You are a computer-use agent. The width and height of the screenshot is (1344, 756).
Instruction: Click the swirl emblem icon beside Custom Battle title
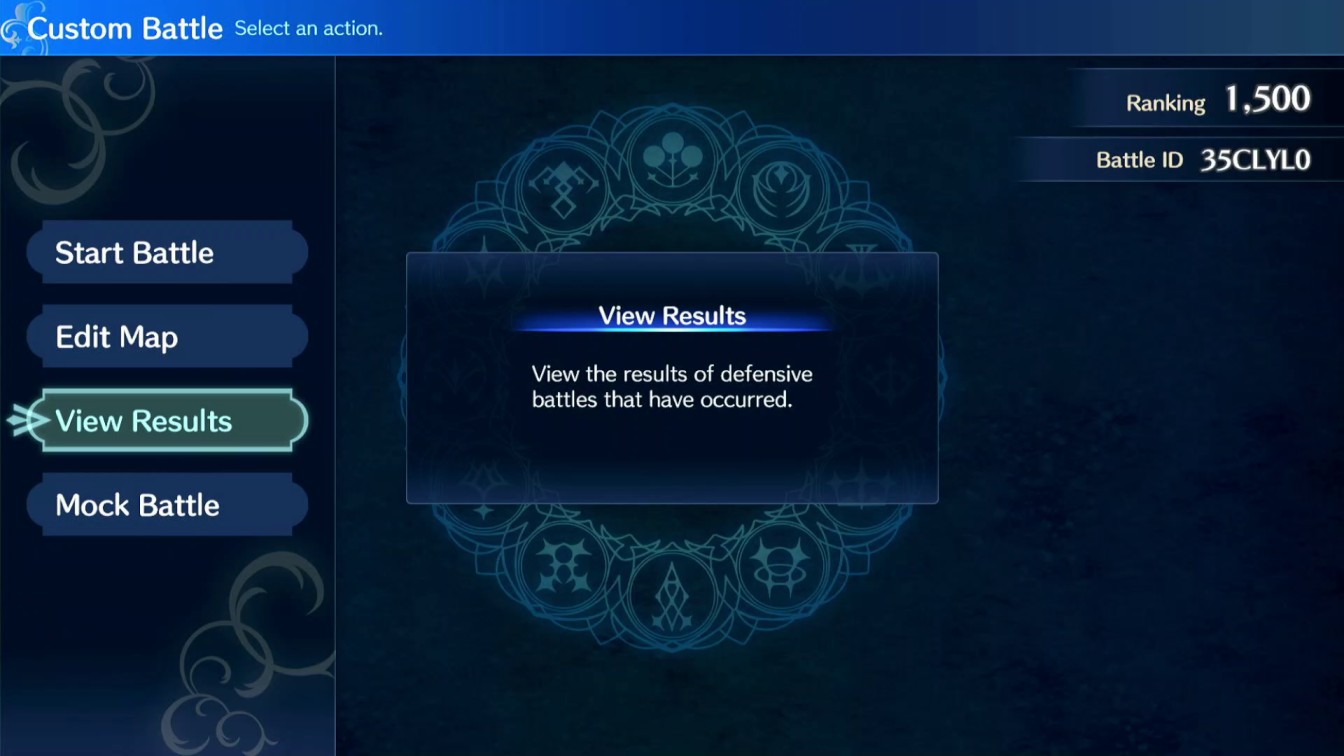(16, 26)
